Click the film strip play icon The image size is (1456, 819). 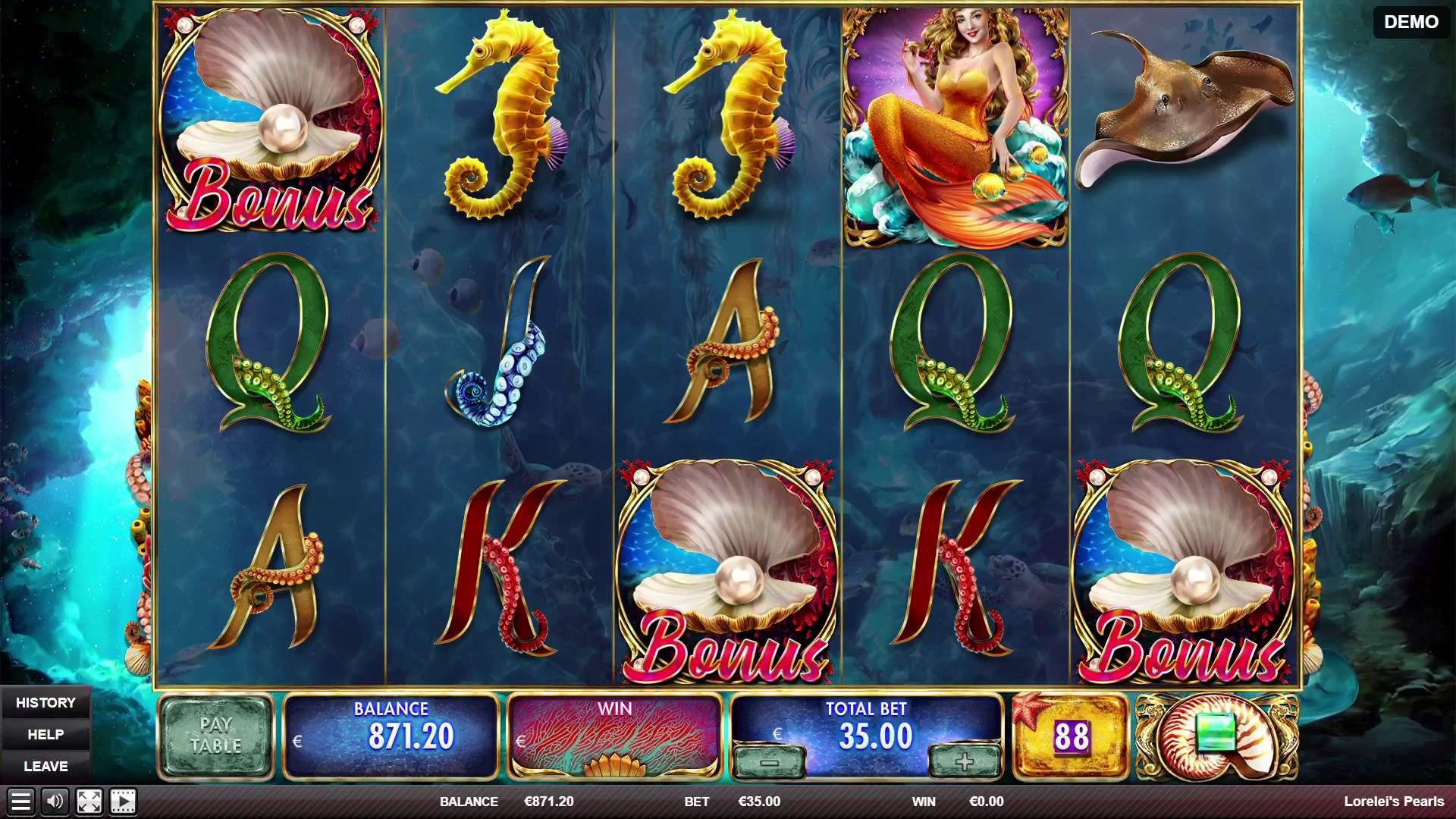coord(123,802)
